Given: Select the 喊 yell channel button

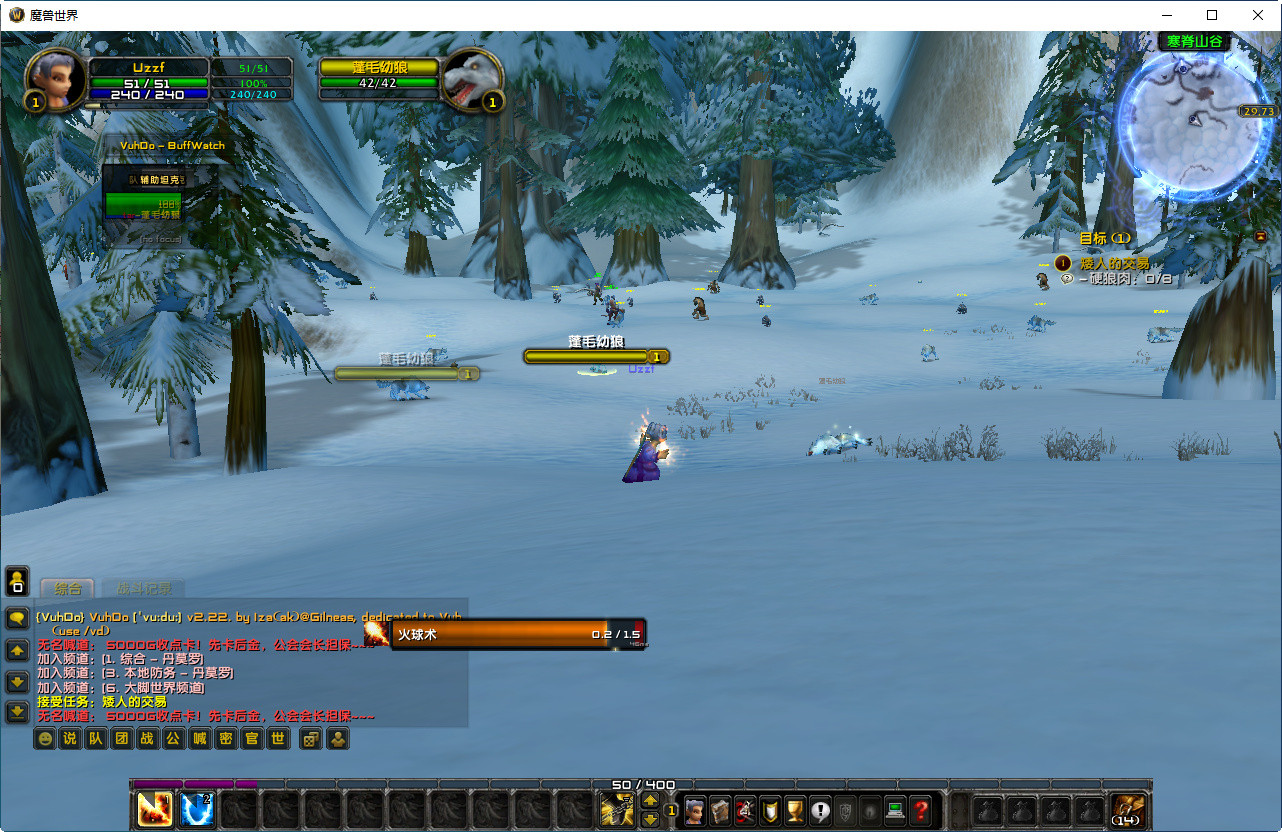Looking at the screenshot, I should [199, 739].
